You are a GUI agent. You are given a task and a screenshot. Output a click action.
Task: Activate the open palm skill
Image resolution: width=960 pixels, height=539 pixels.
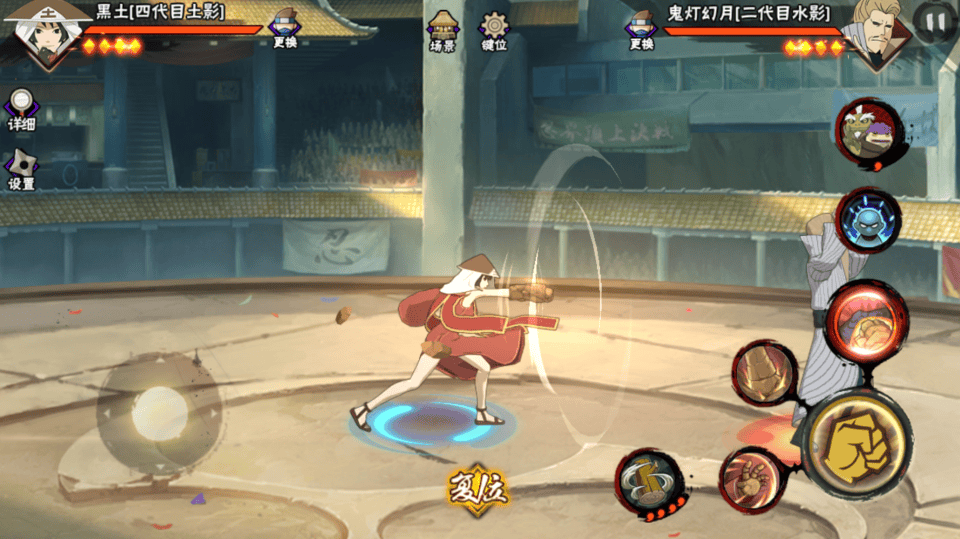[x=751, y=479]
